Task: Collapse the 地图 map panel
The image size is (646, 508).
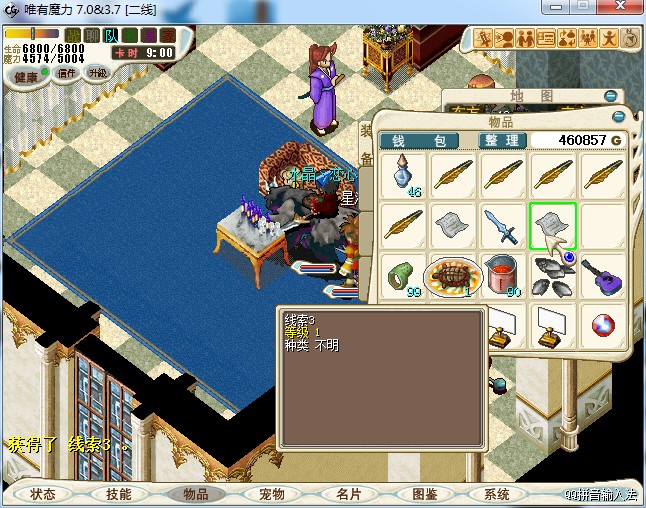Action: tap(610, 96)
